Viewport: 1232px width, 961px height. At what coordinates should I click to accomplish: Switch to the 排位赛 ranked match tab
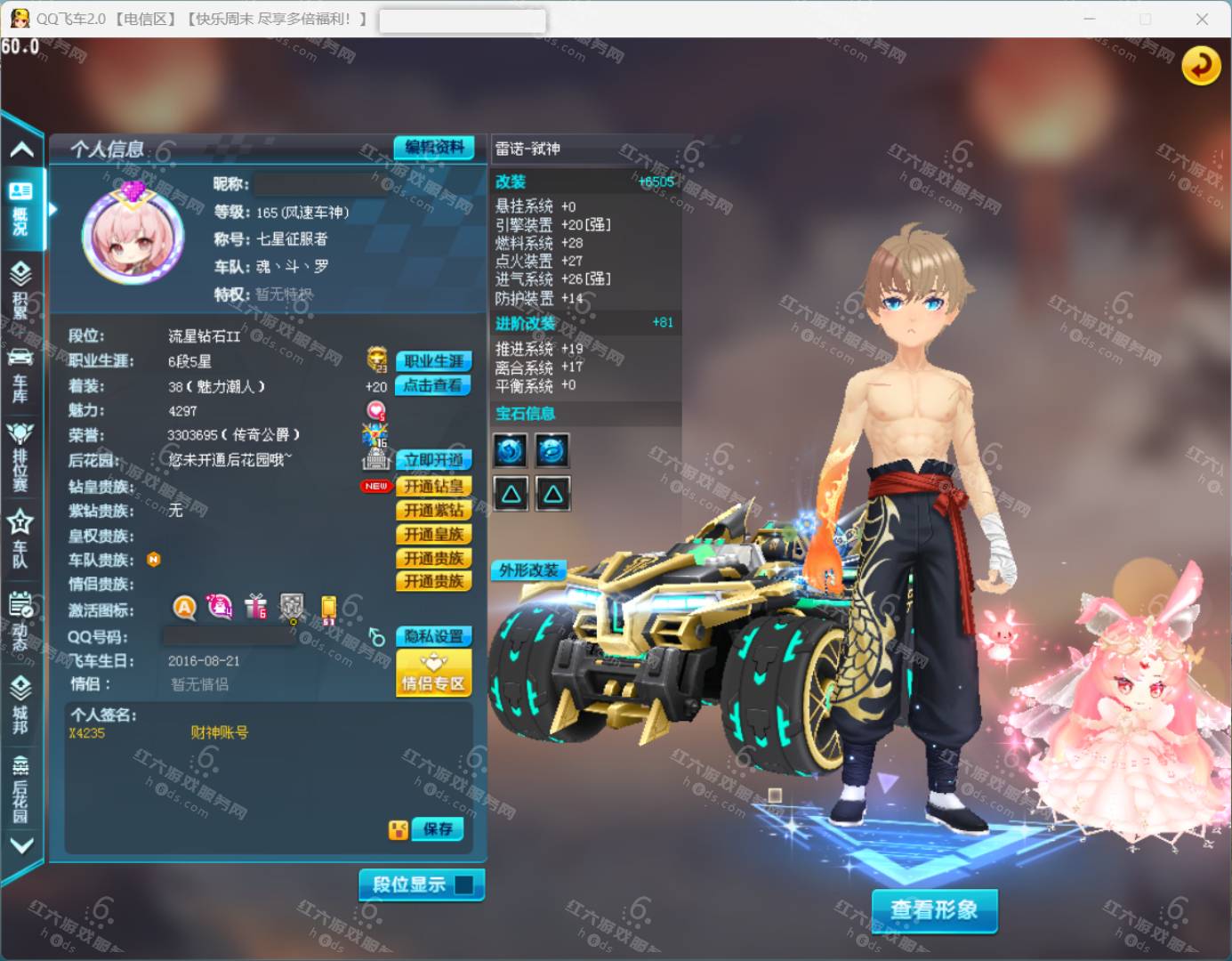pyautogui.click(x=20, y=456)
